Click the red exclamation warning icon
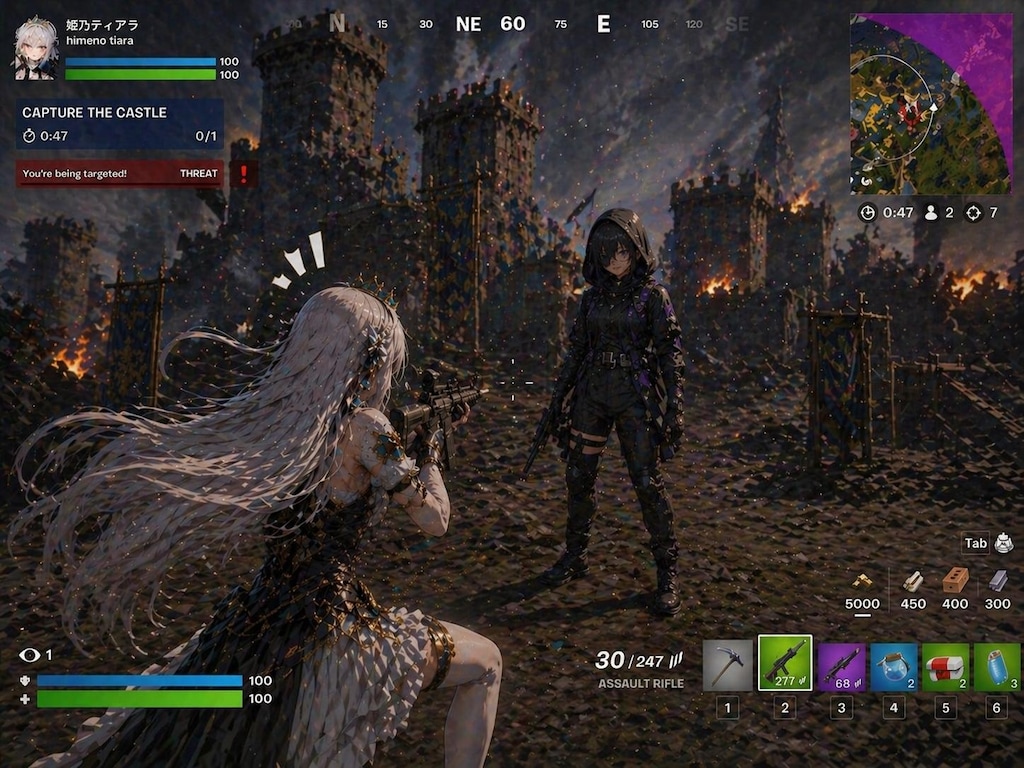 pyautogui.click(x=244, y=174)
